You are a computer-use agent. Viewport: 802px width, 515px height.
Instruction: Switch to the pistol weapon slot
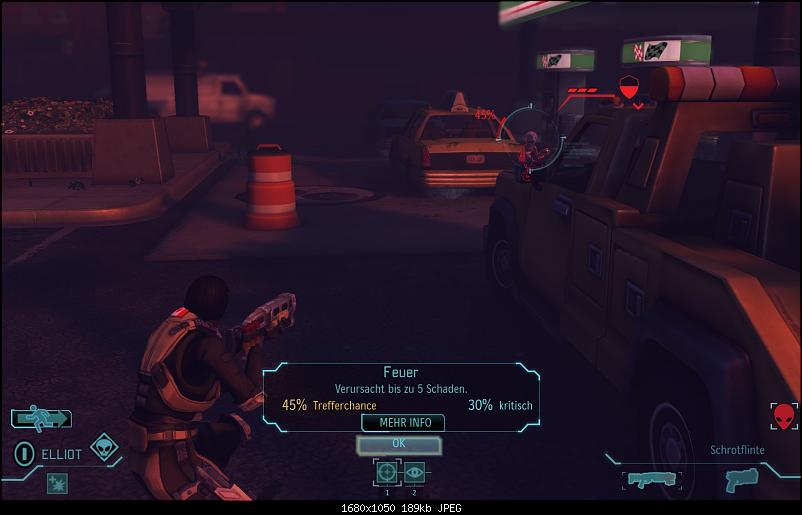[x=741, y=481]
